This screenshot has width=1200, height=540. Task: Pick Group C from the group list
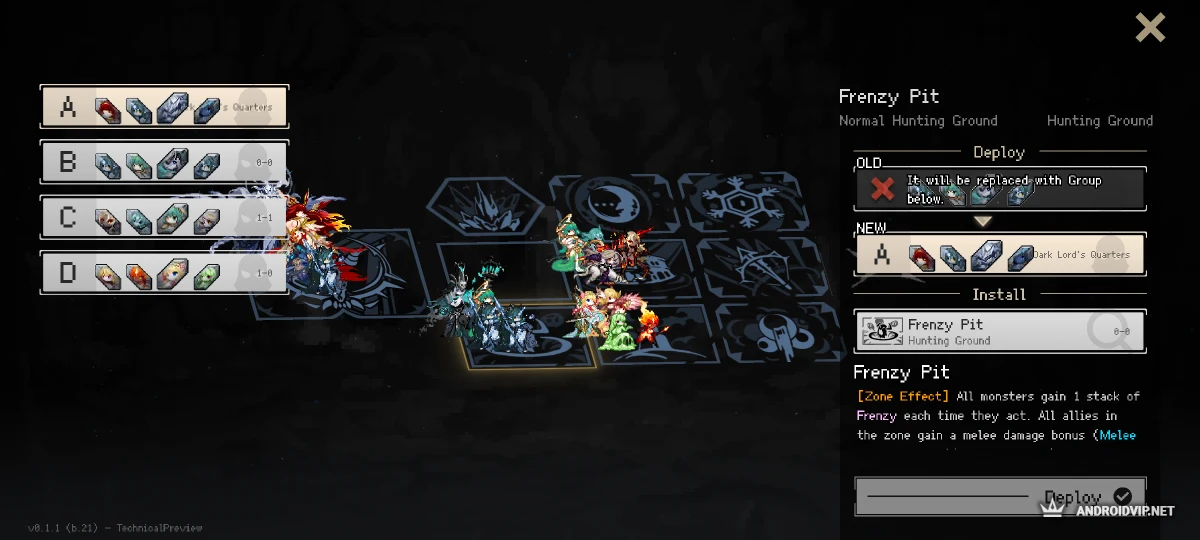(164, 217)
